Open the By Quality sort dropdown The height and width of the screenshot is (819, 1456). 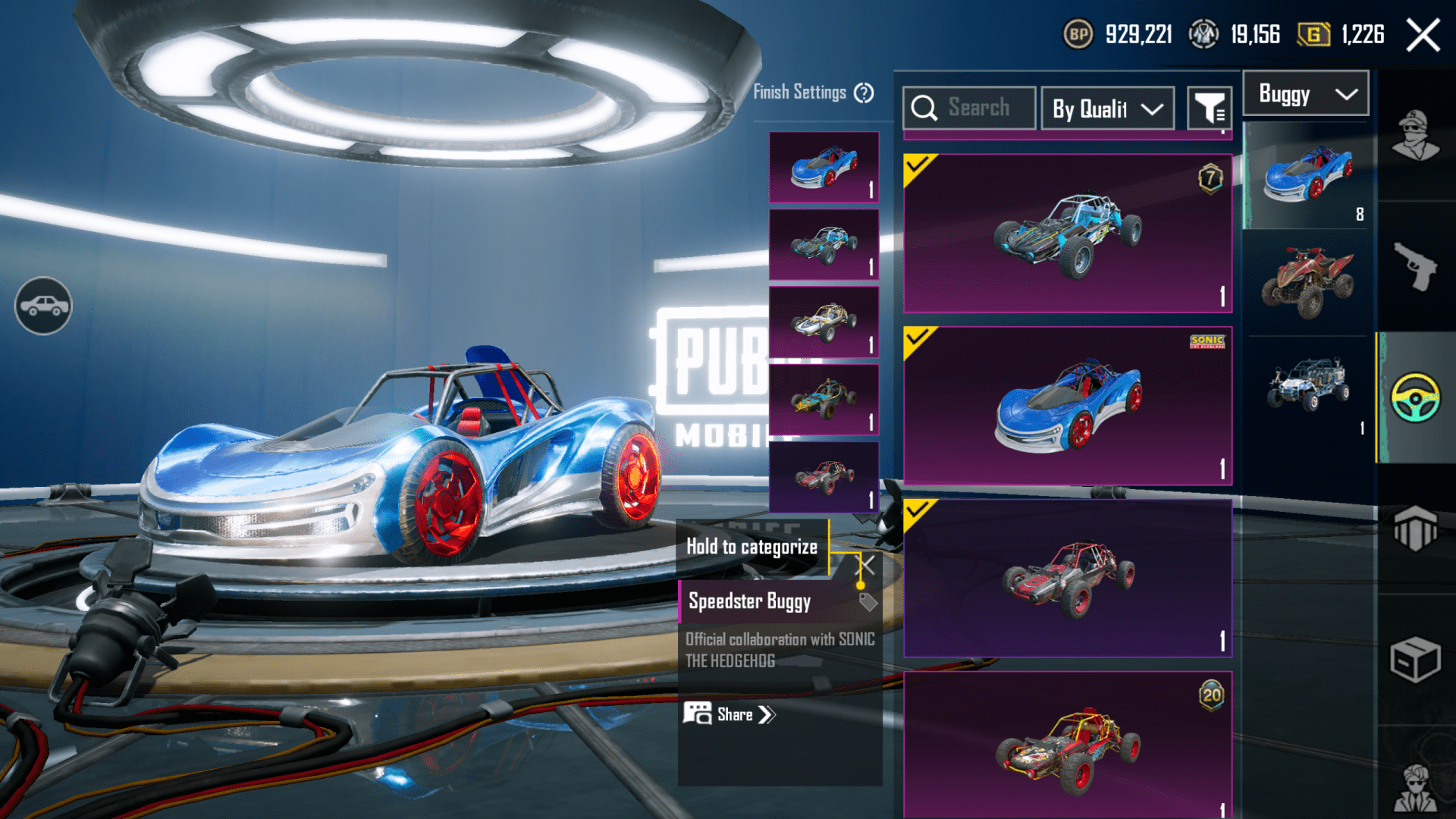click(1107, 108)
